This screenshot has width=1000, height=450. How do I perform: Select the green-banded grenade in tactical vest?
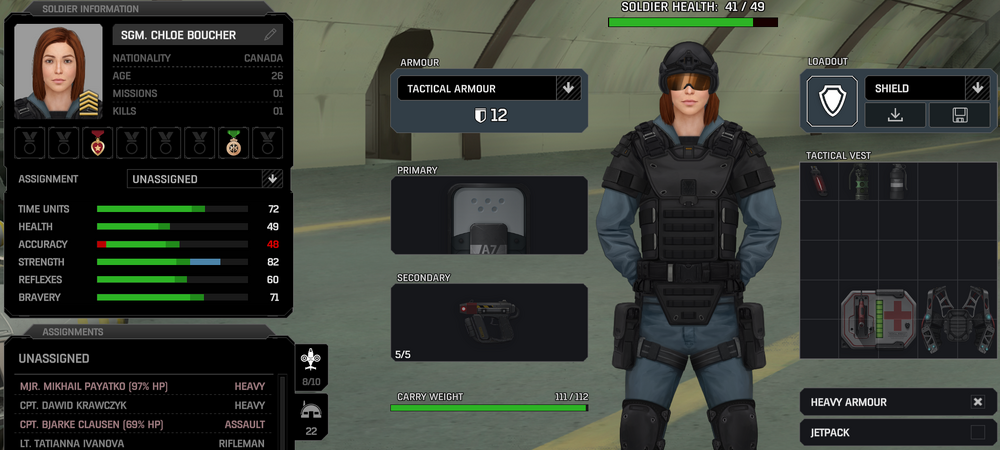click(859, 182)
